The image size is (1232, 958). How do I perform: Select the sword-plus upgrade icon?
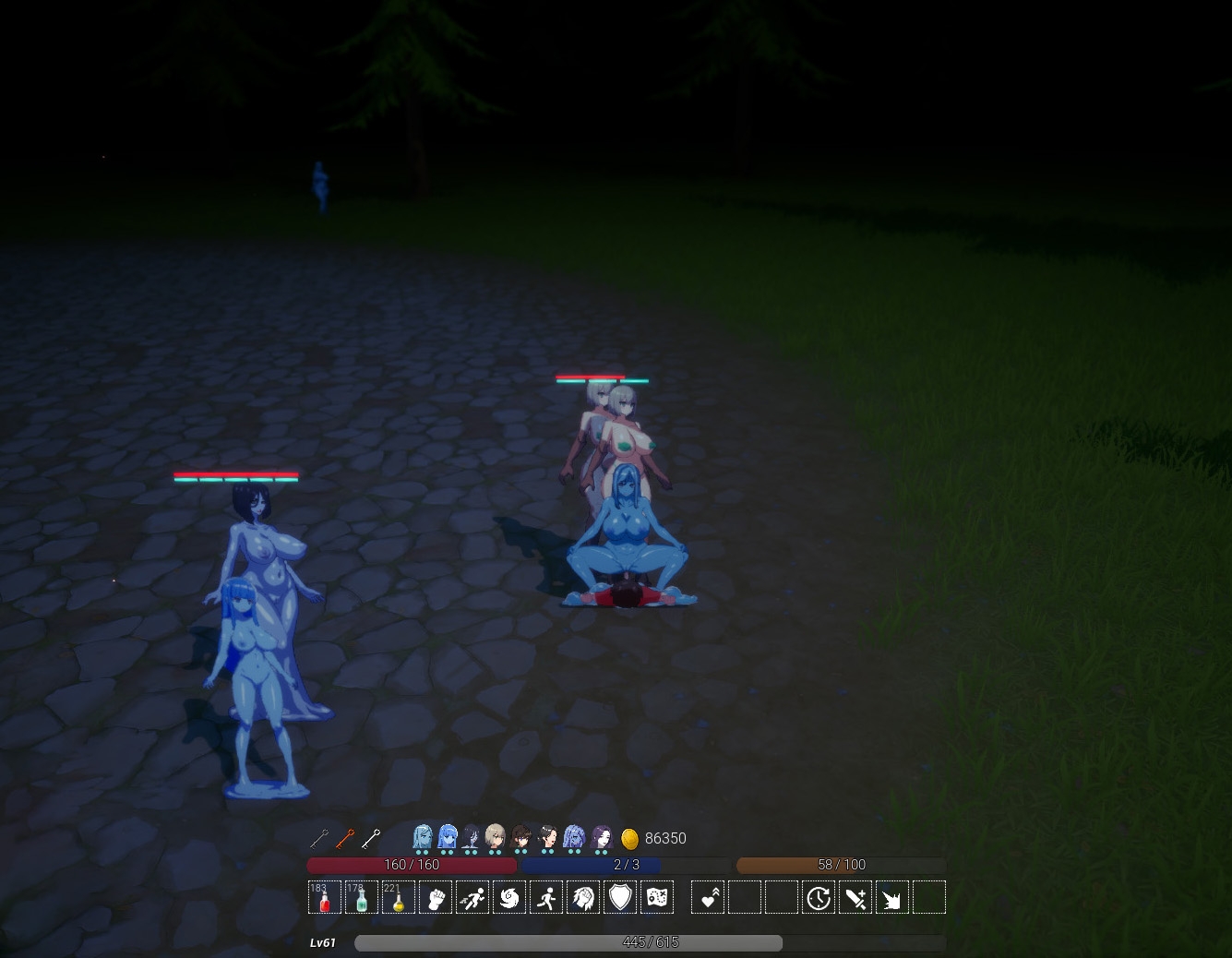855,896
